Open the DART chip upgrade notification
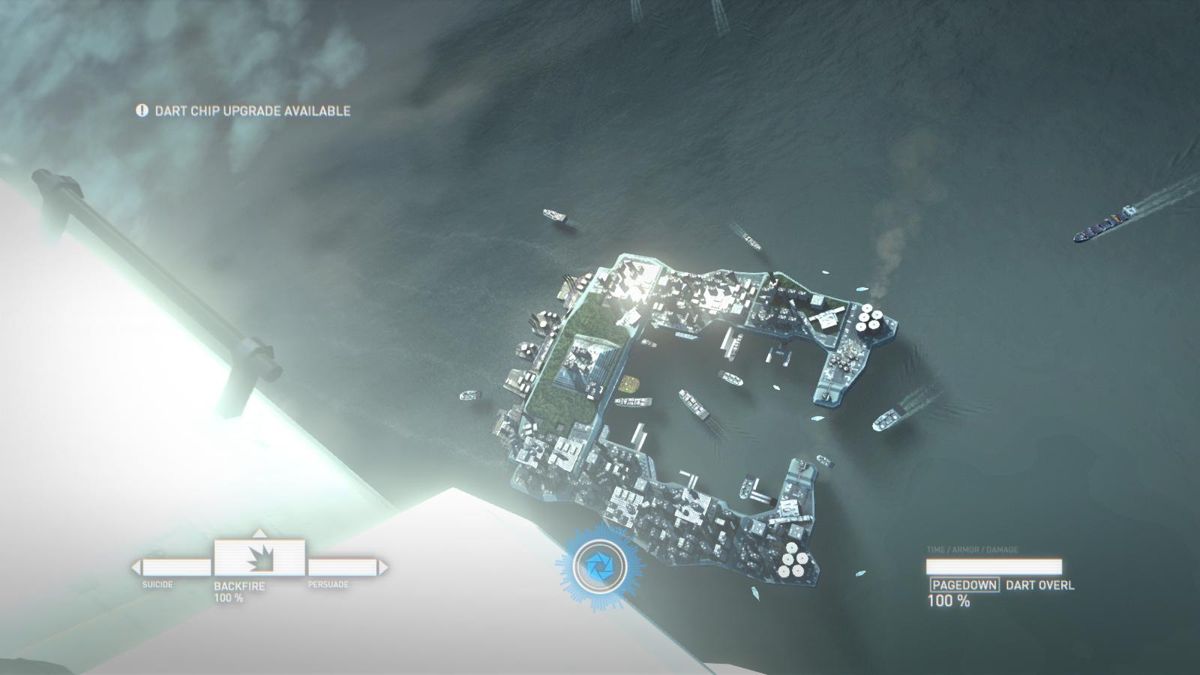 click(244, 111)
